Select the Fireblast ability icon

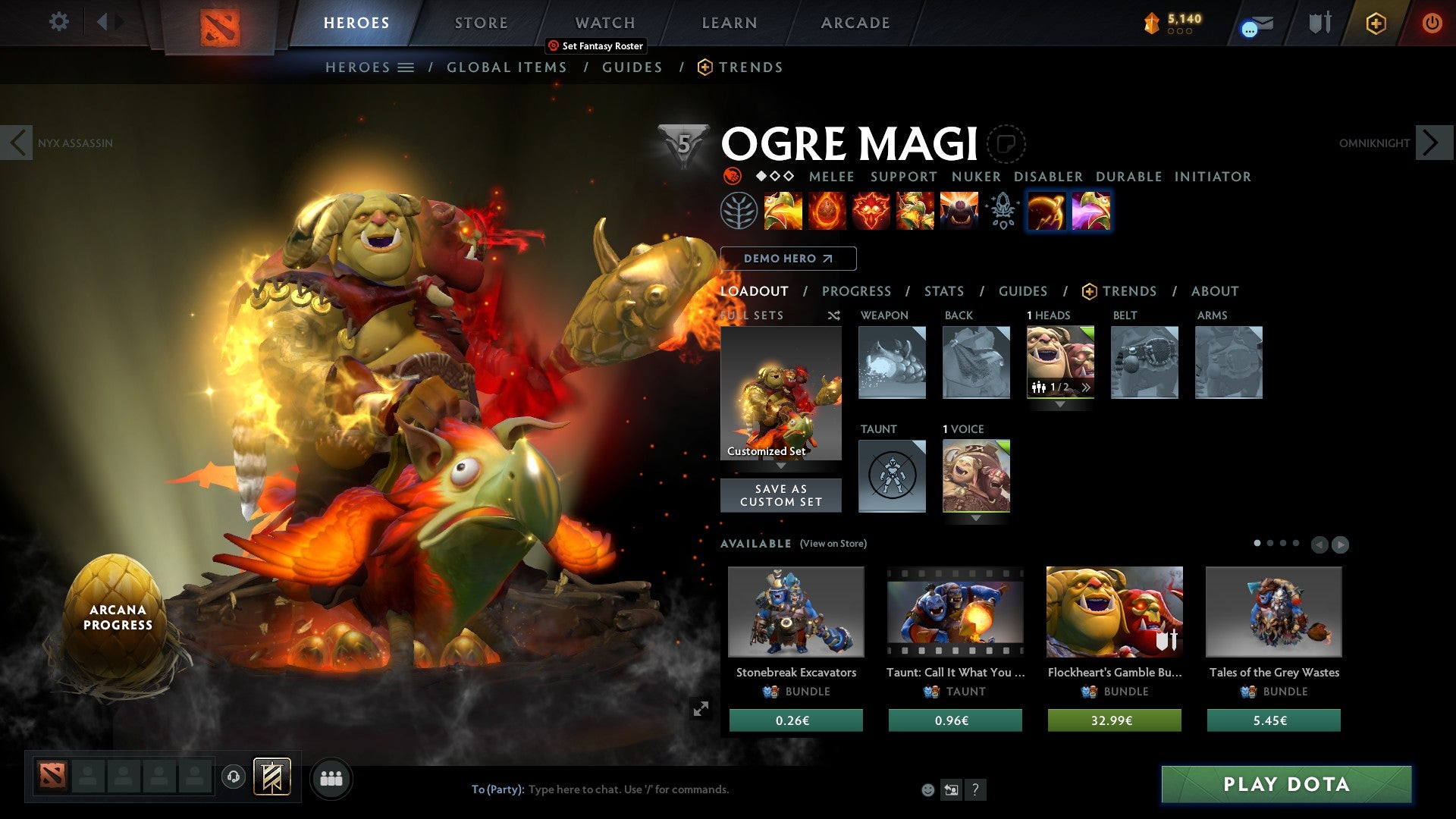783,212
